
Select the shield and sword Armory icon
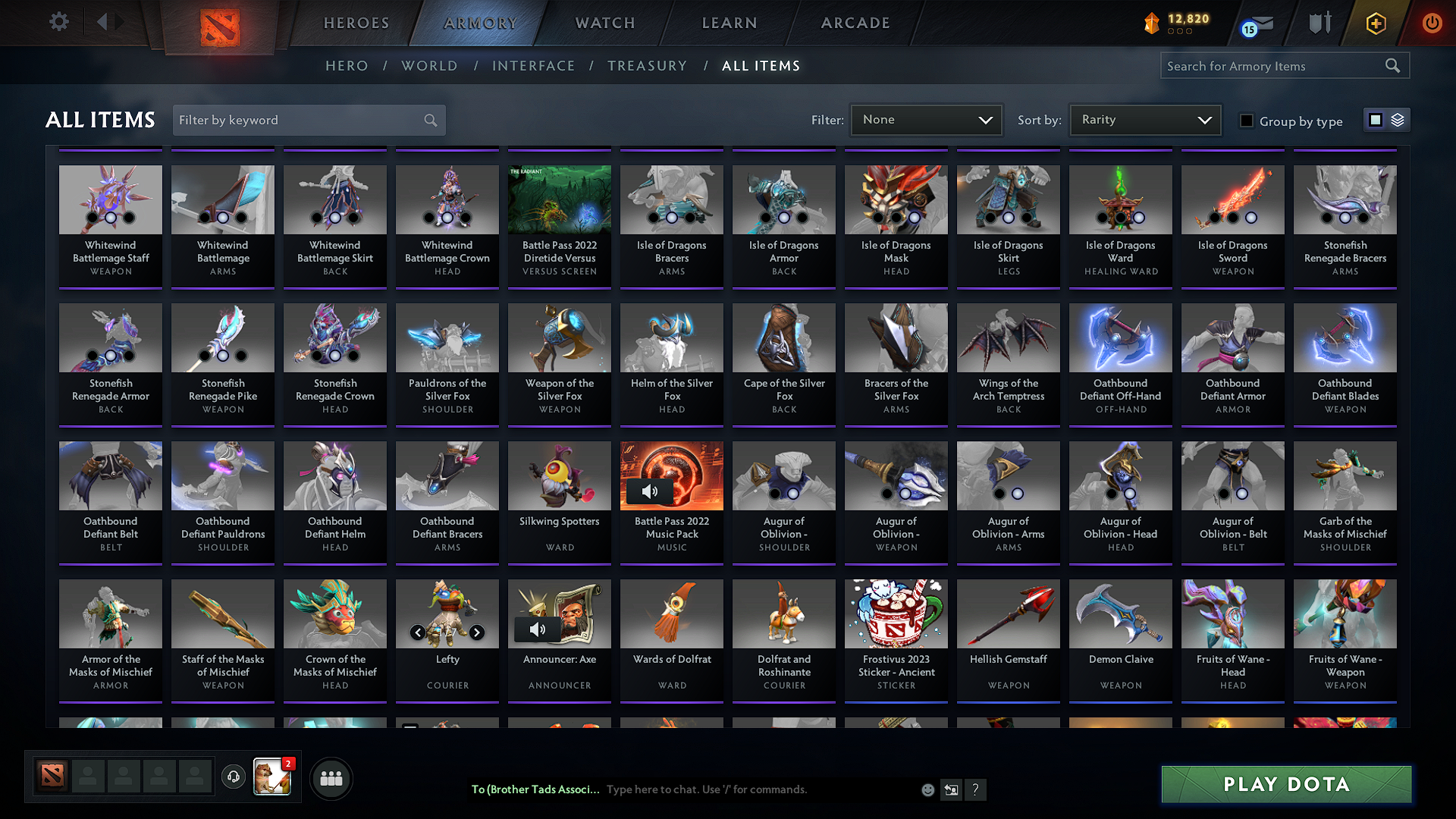click(1319, 23)
